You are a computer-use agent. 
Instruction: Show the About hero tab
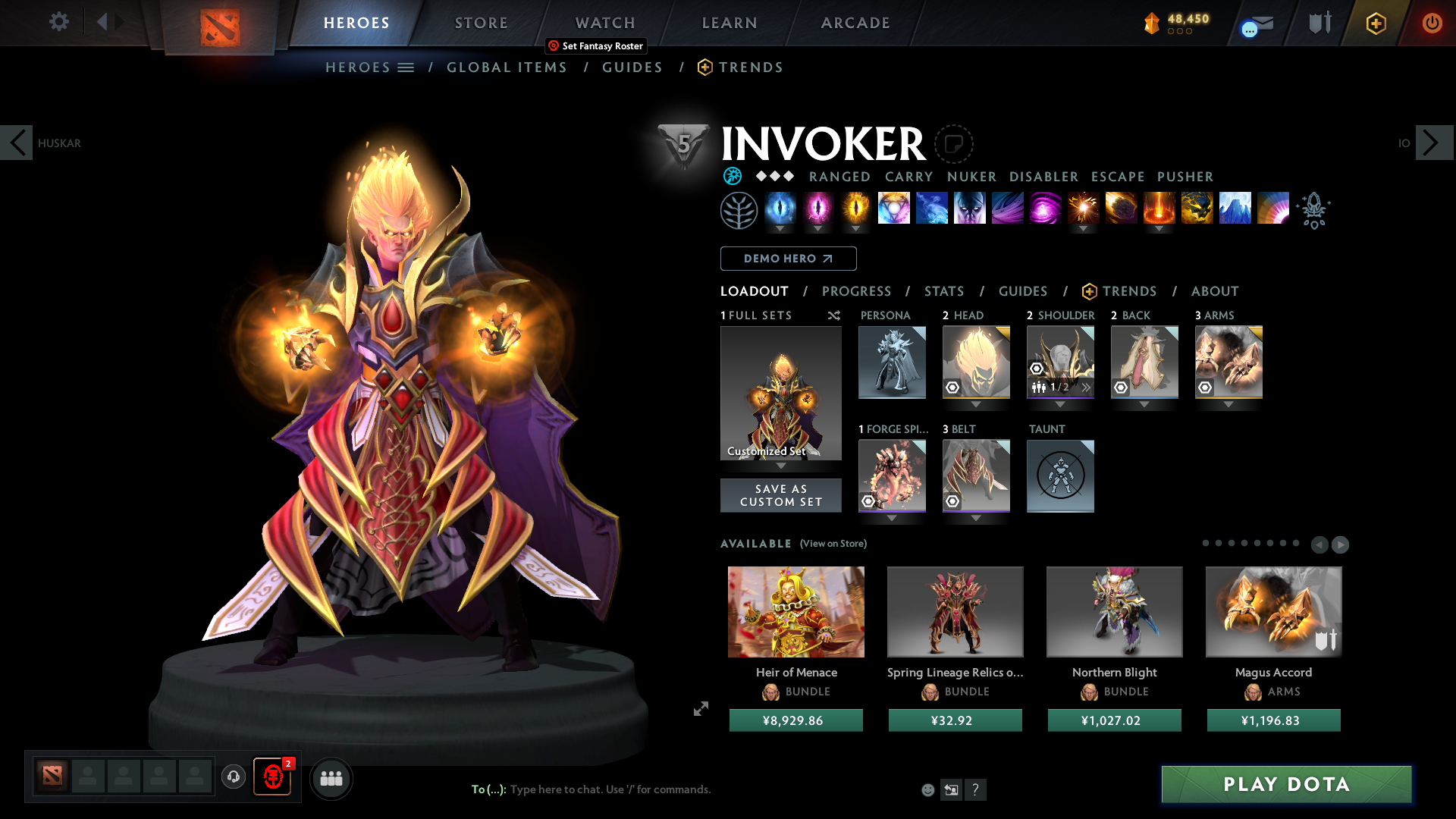[x=1215, y=291]
